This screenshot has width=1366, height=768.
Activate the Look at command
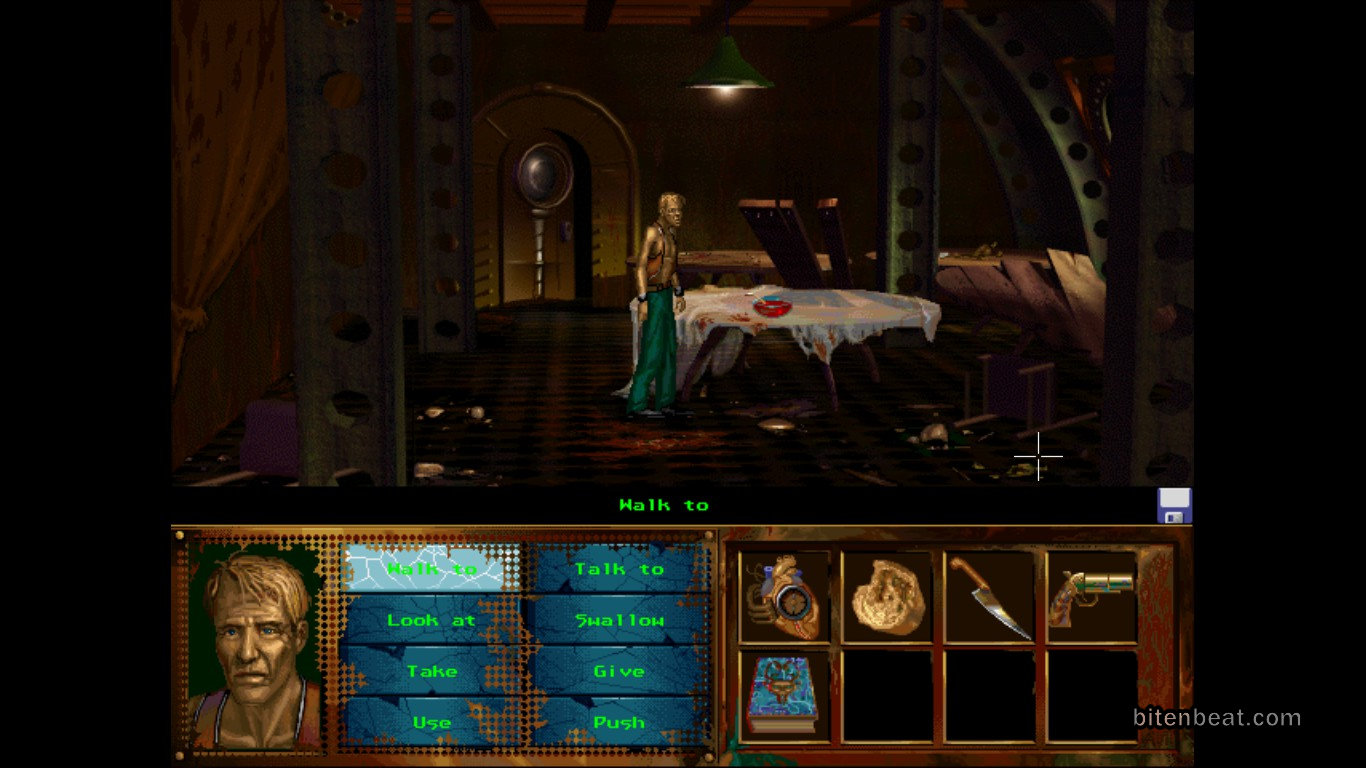click(432, 620)
